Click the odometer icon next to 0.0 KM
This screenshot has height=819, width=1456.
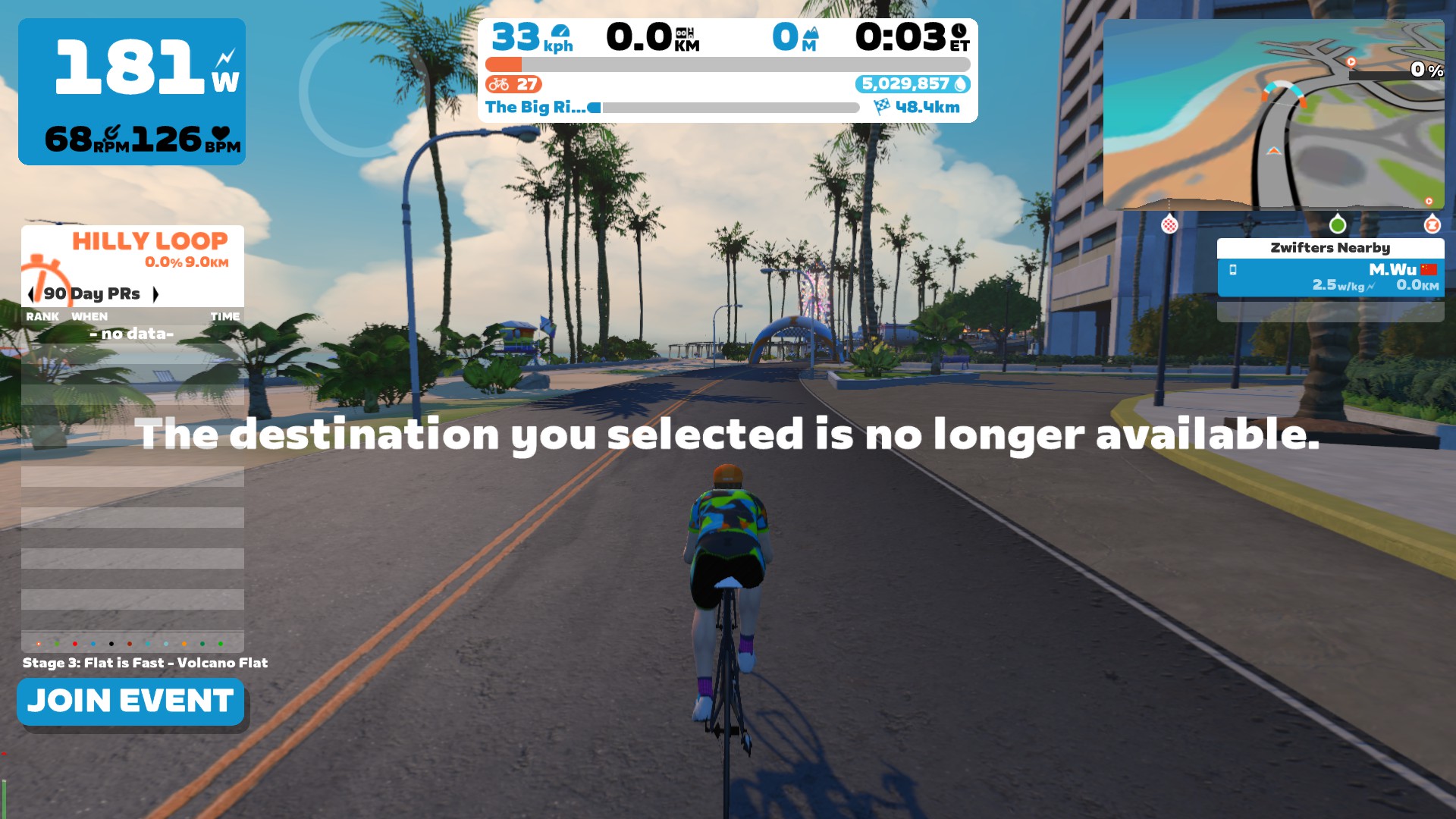(x=686, y=34)
